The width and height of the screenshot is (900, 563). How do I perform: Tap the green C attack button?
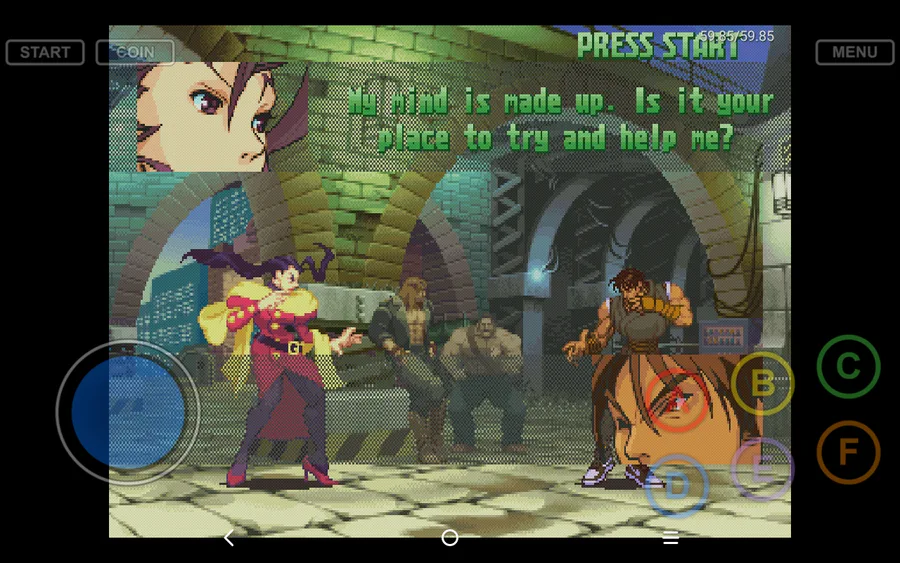click(x=848, y=367)
